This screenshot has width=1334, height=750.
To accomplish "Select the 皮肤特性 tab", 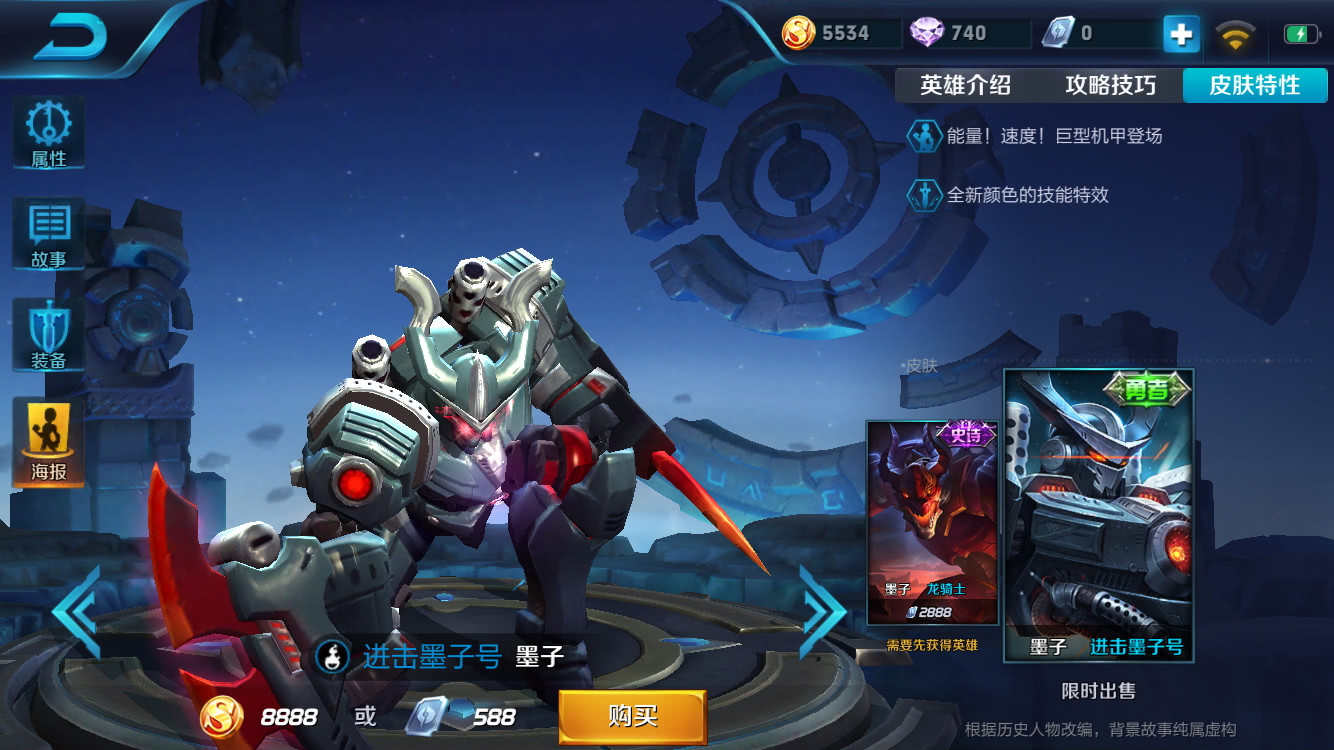I will click(1255, 86).
